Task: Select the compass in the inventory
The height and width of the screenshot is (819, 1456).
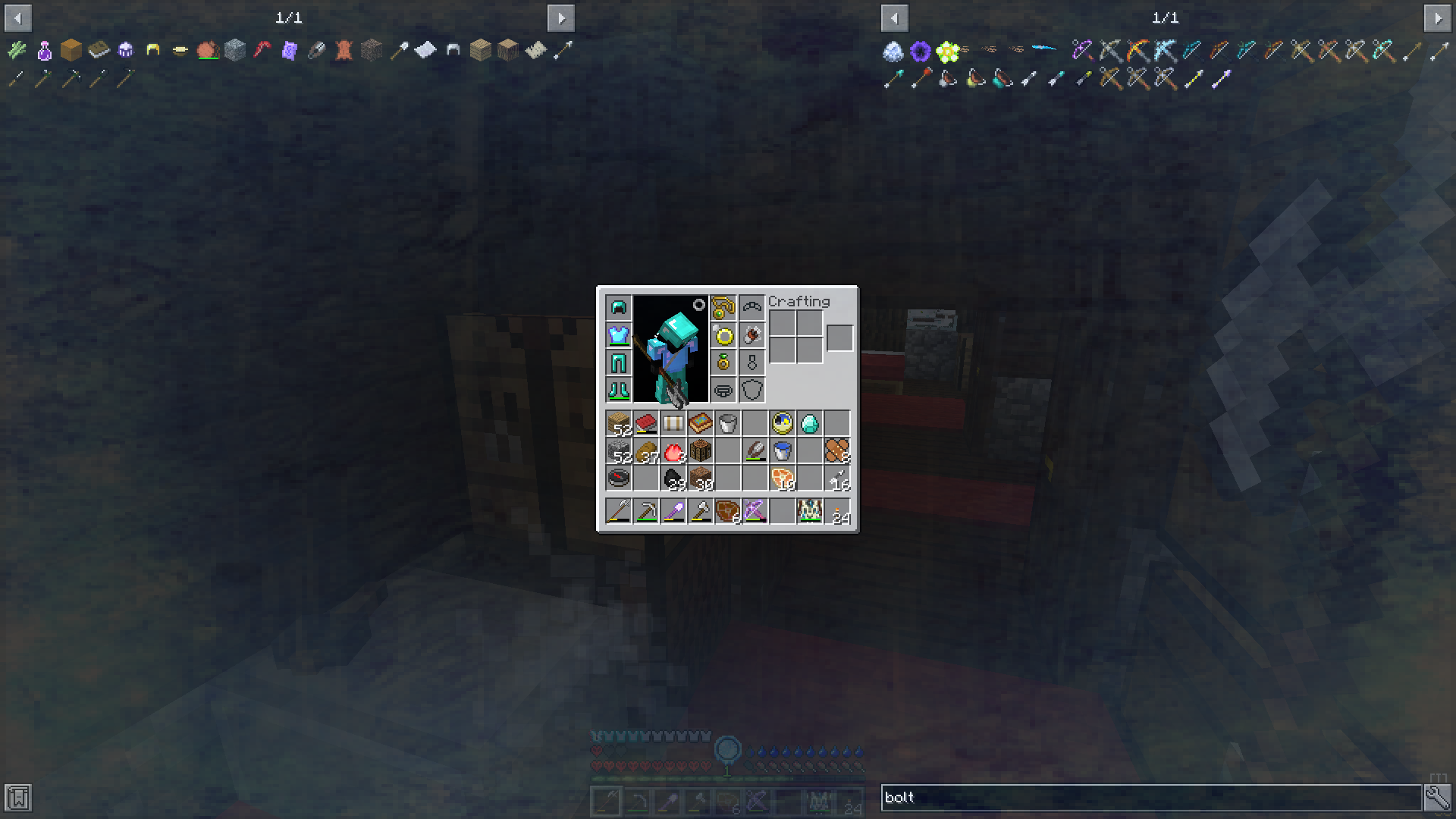Action: [x=620, y=478]
